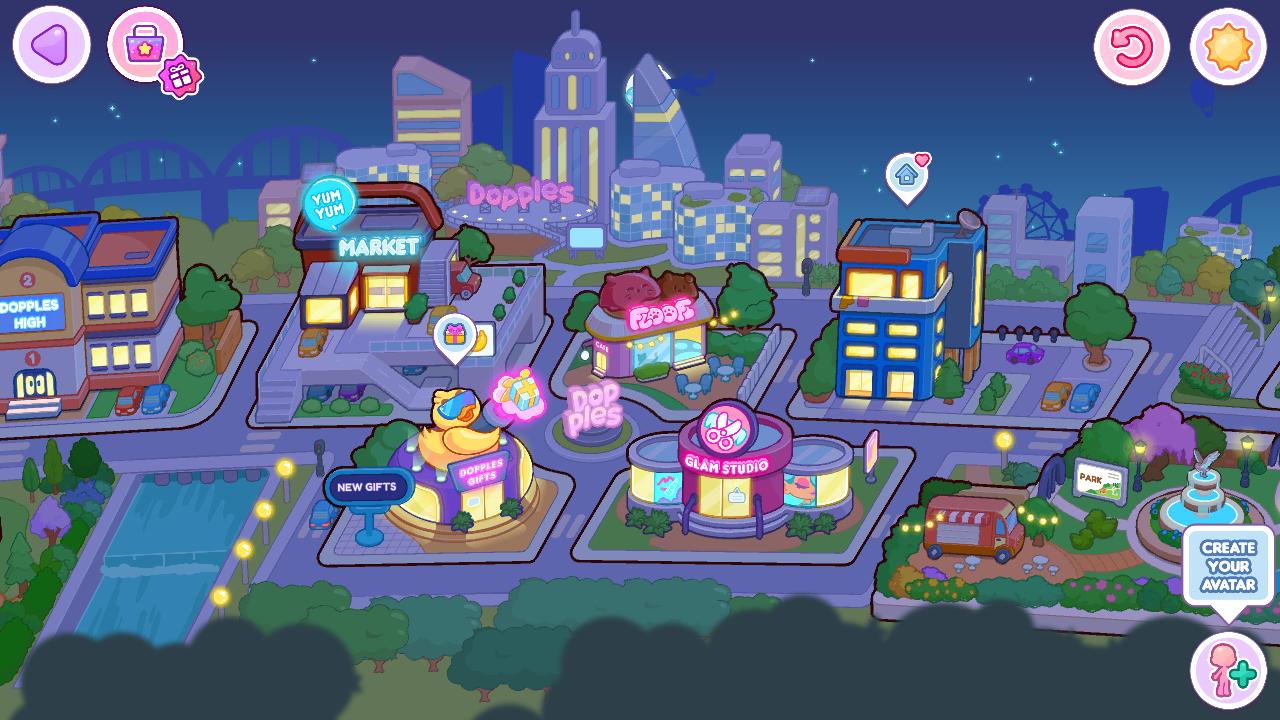Go to the Park sign location
Image resolution: width=1280 pixels, height=720 pixels.
click(x=1100, y=480)
